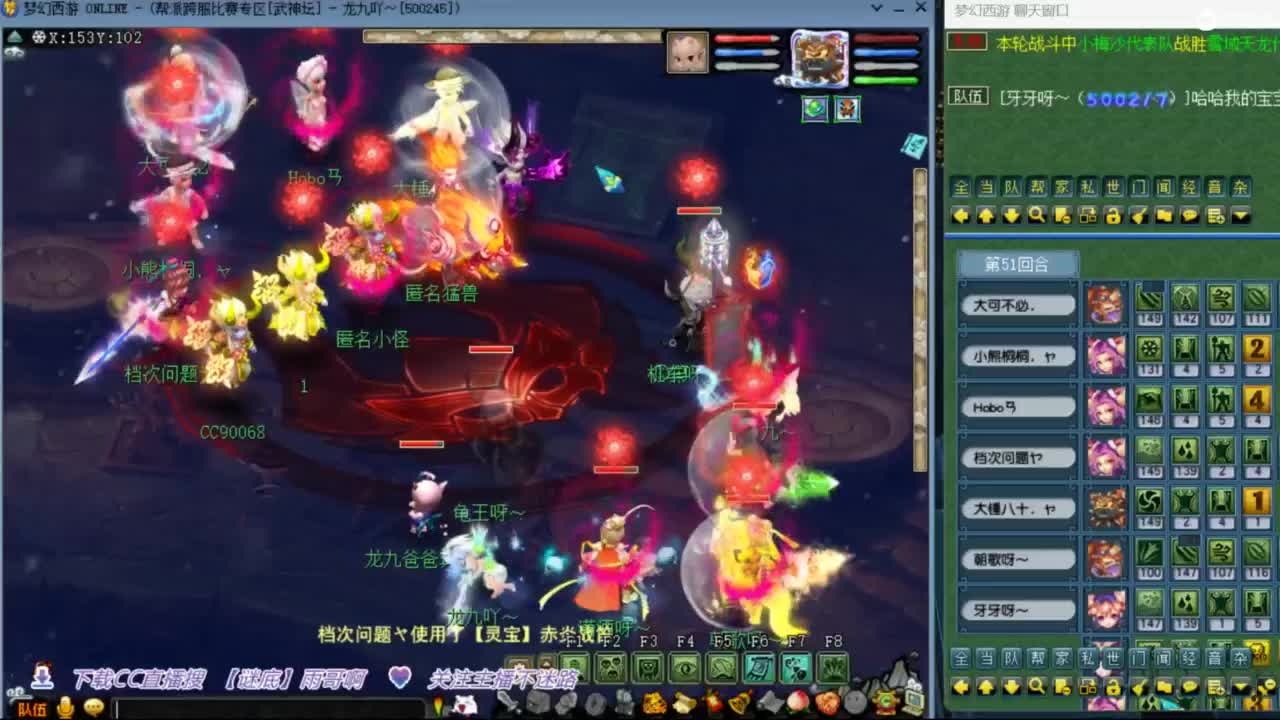Image resolution: width=1280 pixels, height=720 pixels.
Task: Click the 小熊桐桐 player name button
Action: (x=1019, y=356)
